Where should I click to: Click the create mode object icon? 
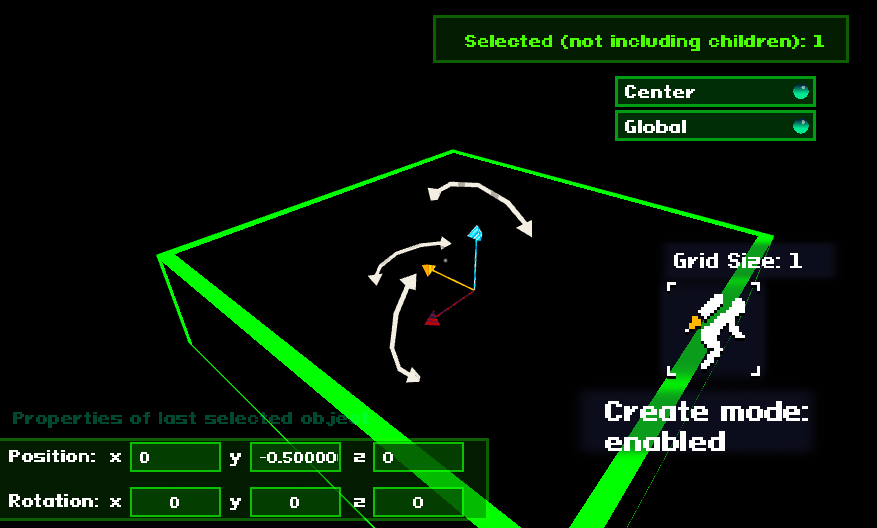(714, 329)
